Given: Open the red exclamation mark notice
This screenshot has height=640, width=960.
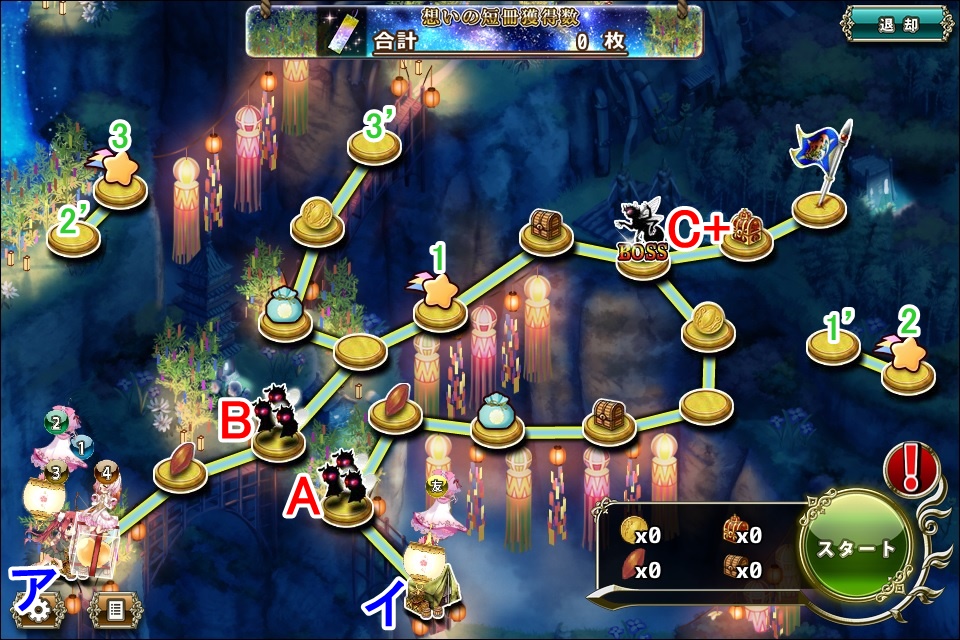Looking at the screenshot, I should click(910, 470).
